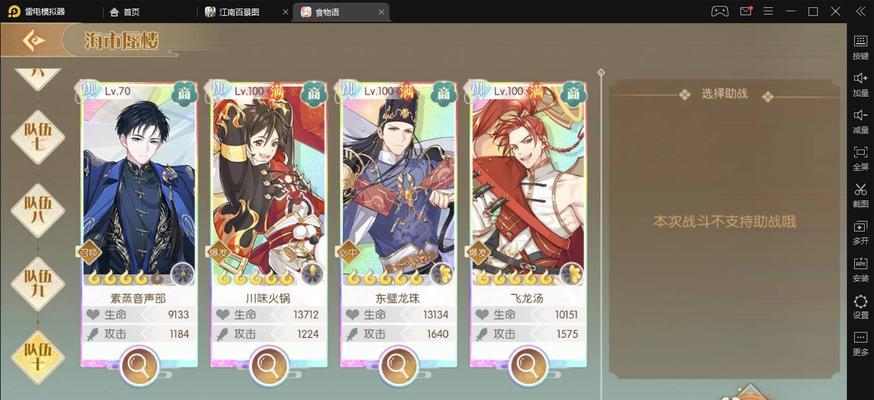874x400 pixels.
Task: Take a screenshot with 截图 tool
Action: [x=860, y=194]
